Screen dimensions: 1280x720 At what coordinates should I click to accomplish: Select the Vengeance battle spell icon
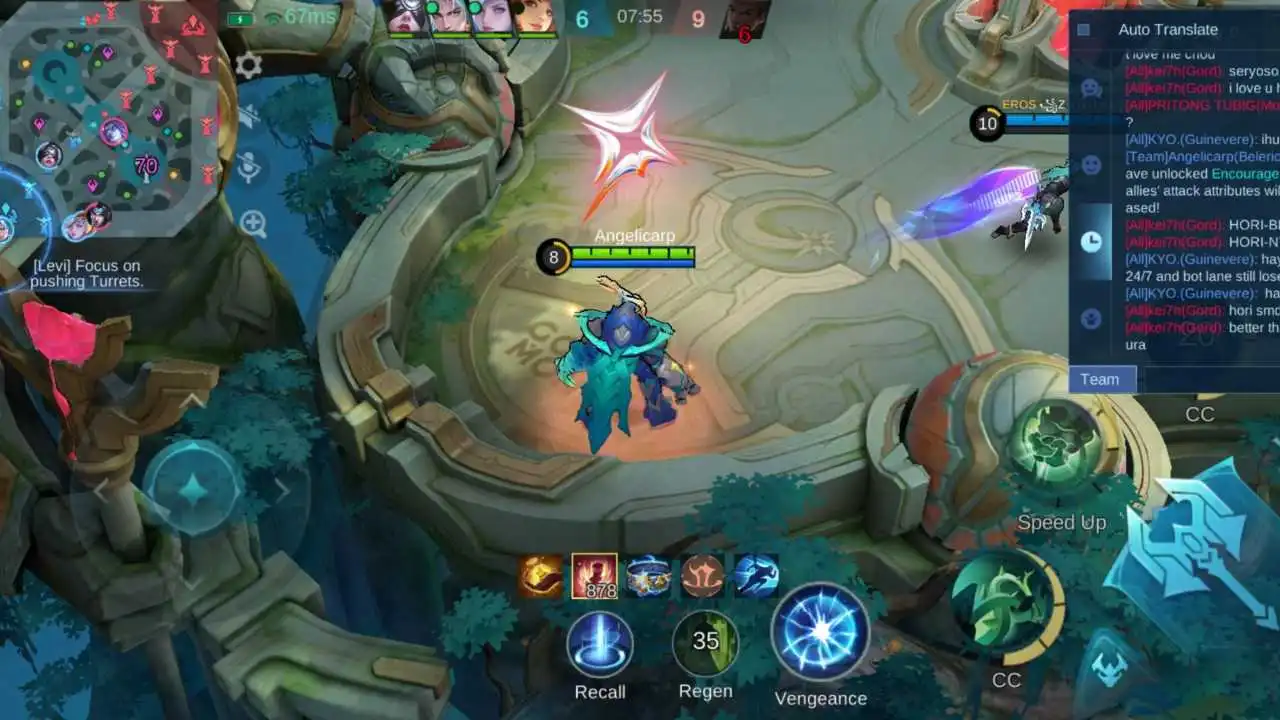tap(822, 644)
